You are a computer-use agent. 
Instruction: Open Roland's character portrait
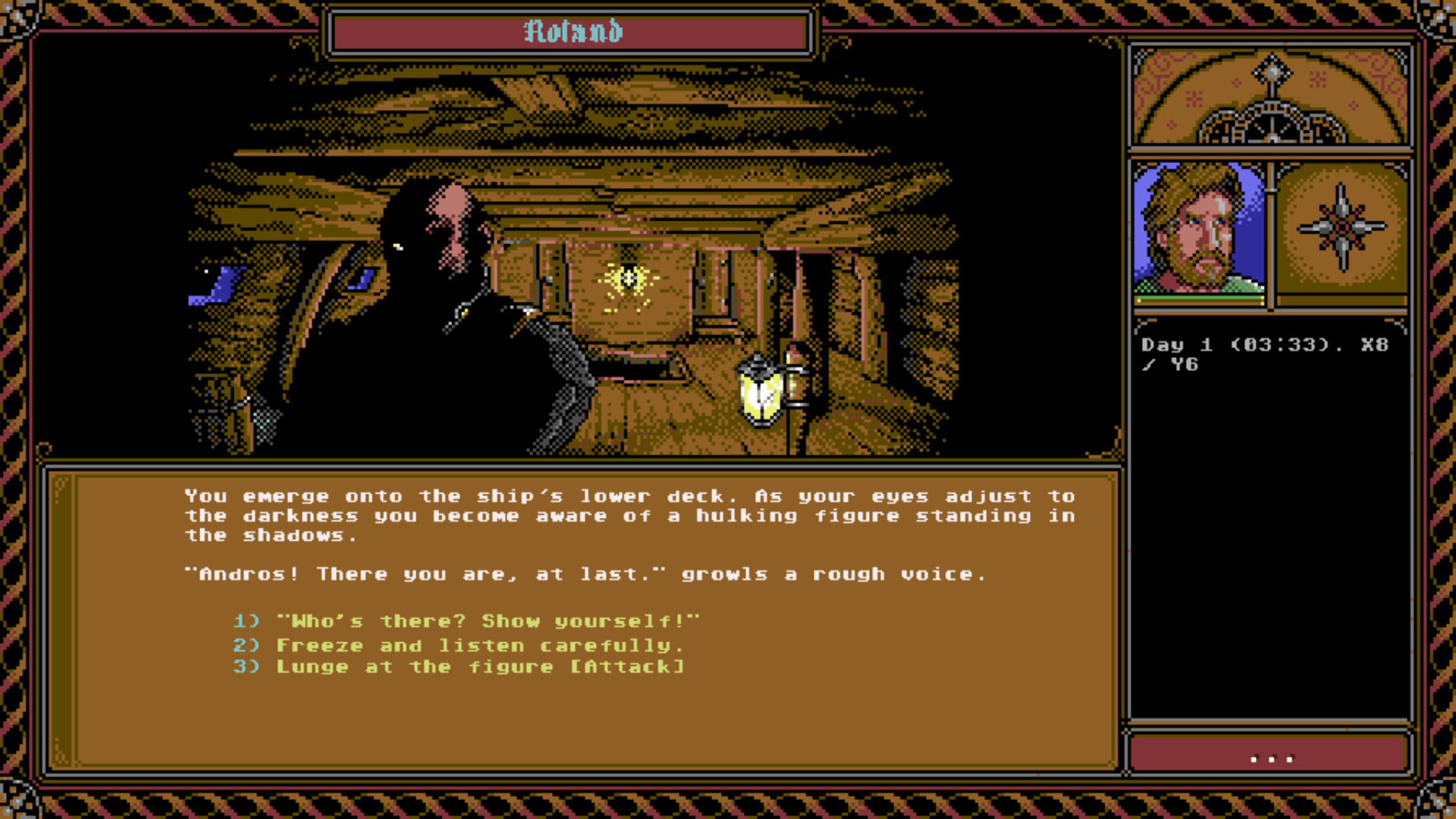pos(1199,230)
